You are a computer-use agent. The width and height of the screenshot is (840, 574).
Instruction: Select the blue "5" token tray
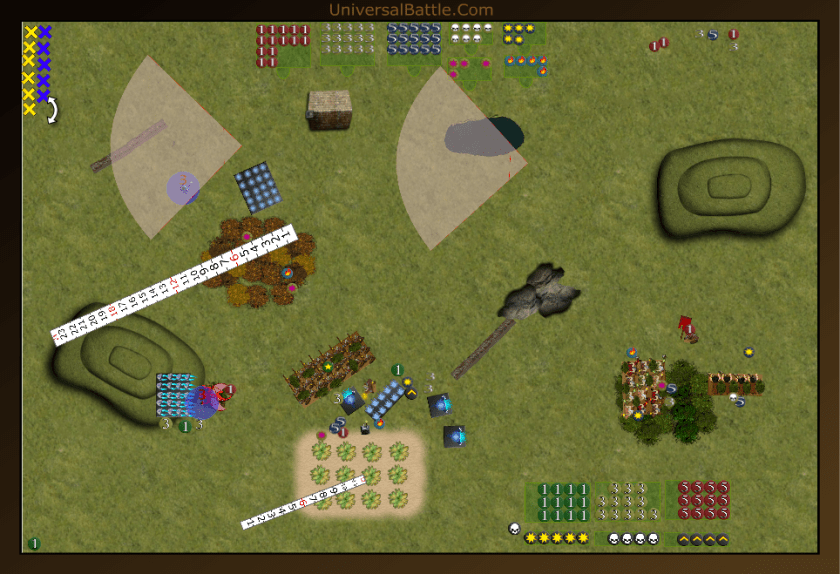(414, 40)
